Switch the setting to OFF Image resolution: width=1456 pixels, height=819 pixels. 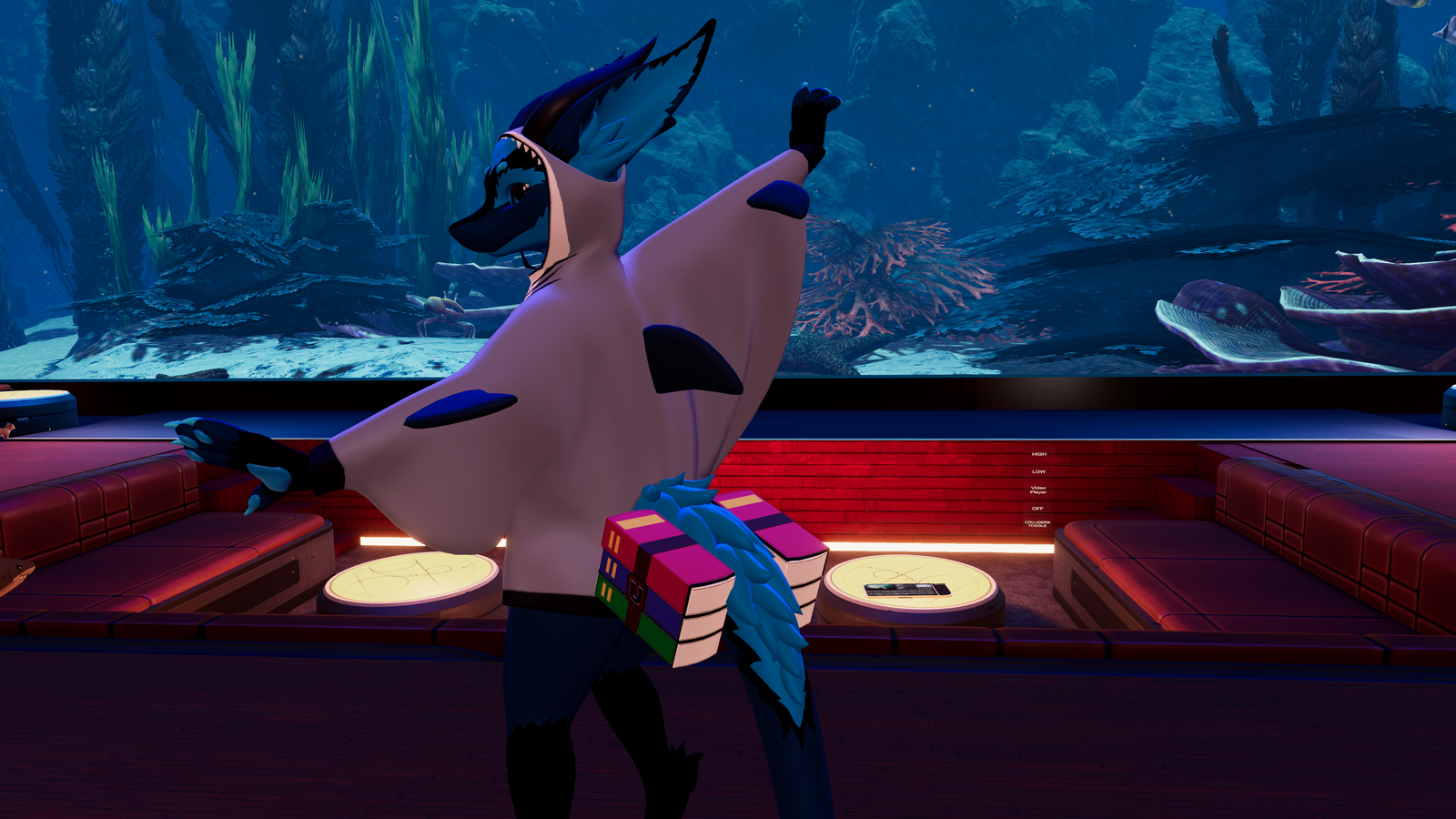coord(1037,508)
